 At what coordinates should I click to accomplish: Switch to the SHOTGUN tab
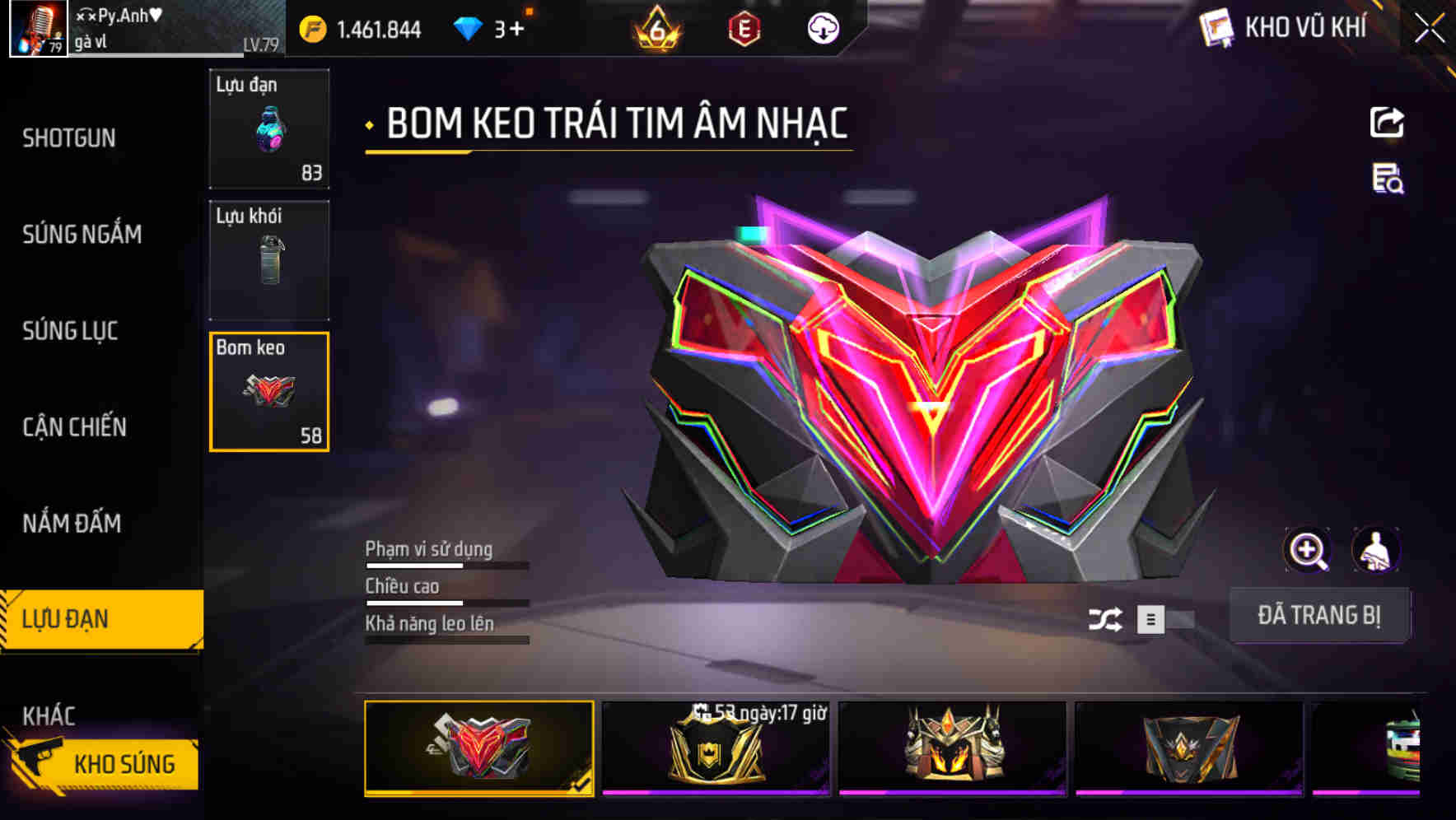[69, 138]
